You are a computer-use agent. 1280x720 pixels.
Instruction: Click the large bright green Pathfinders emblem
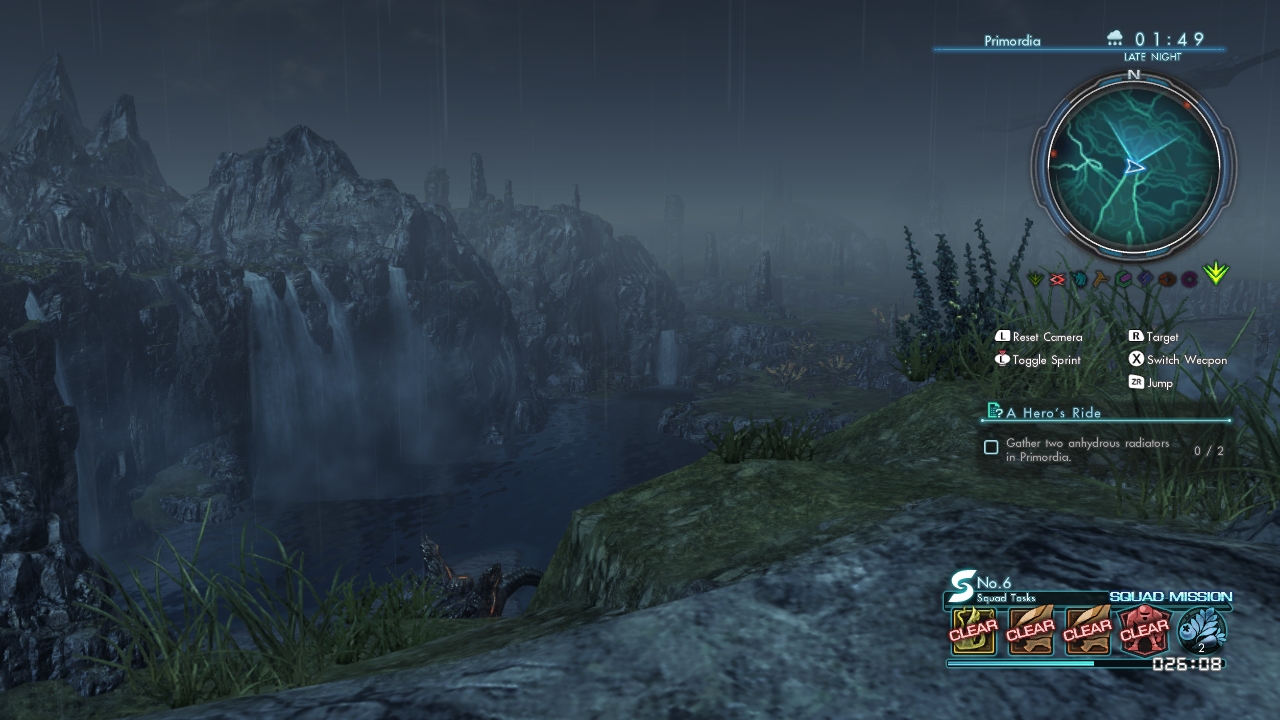point(1216,274)
